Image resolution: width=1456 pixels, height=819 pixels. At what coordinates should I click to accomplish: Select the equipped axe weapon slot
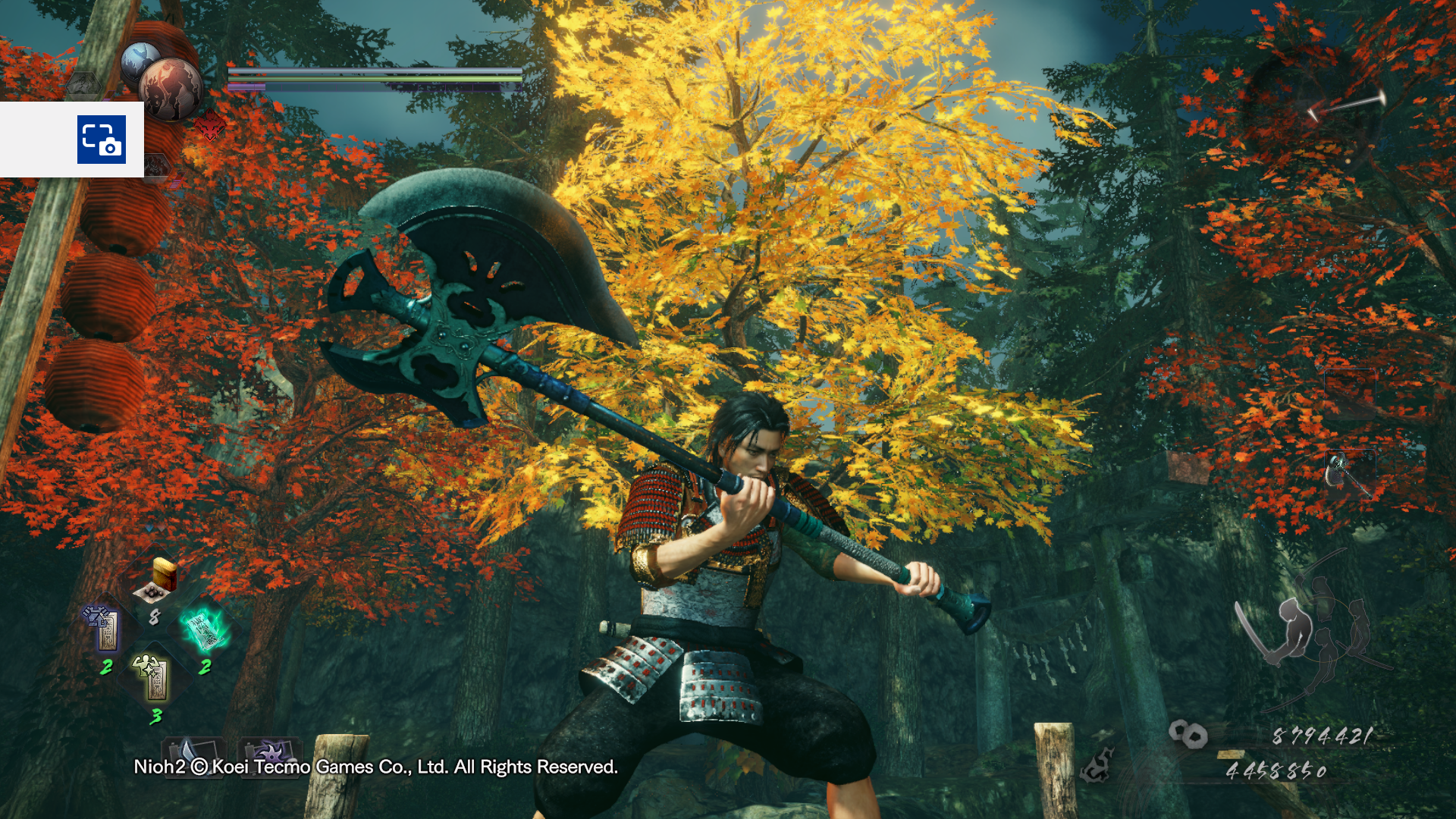(1349, 475)
